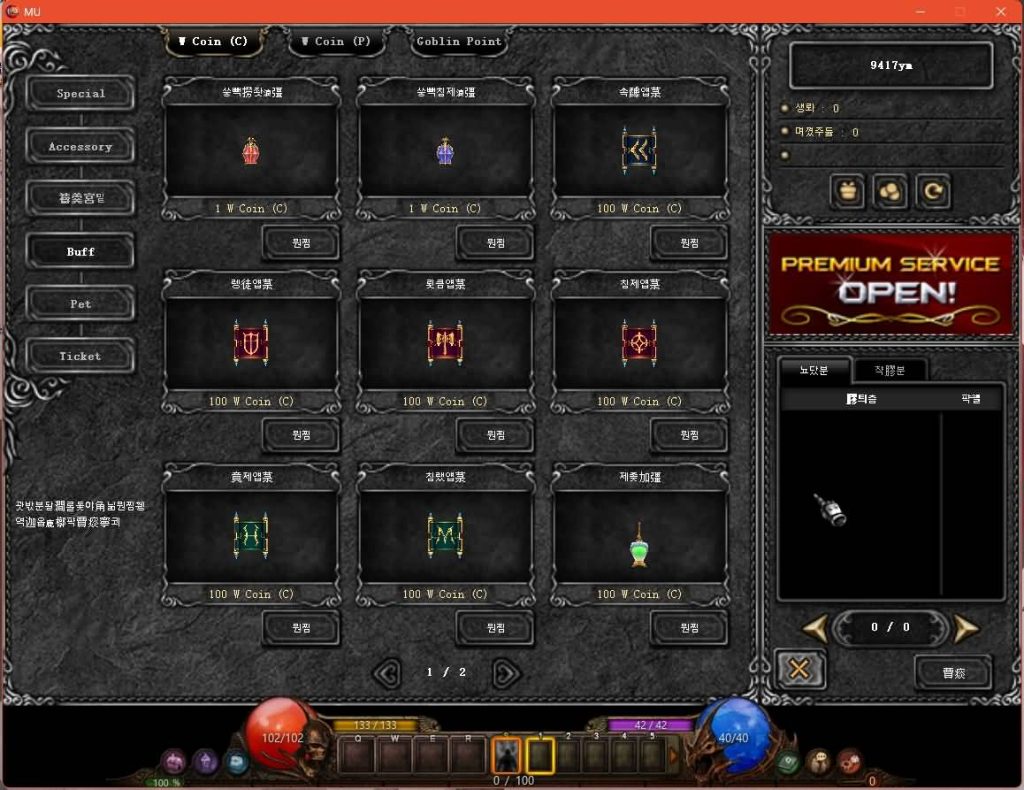Select the W Coin (C) tab

(212, 42)
